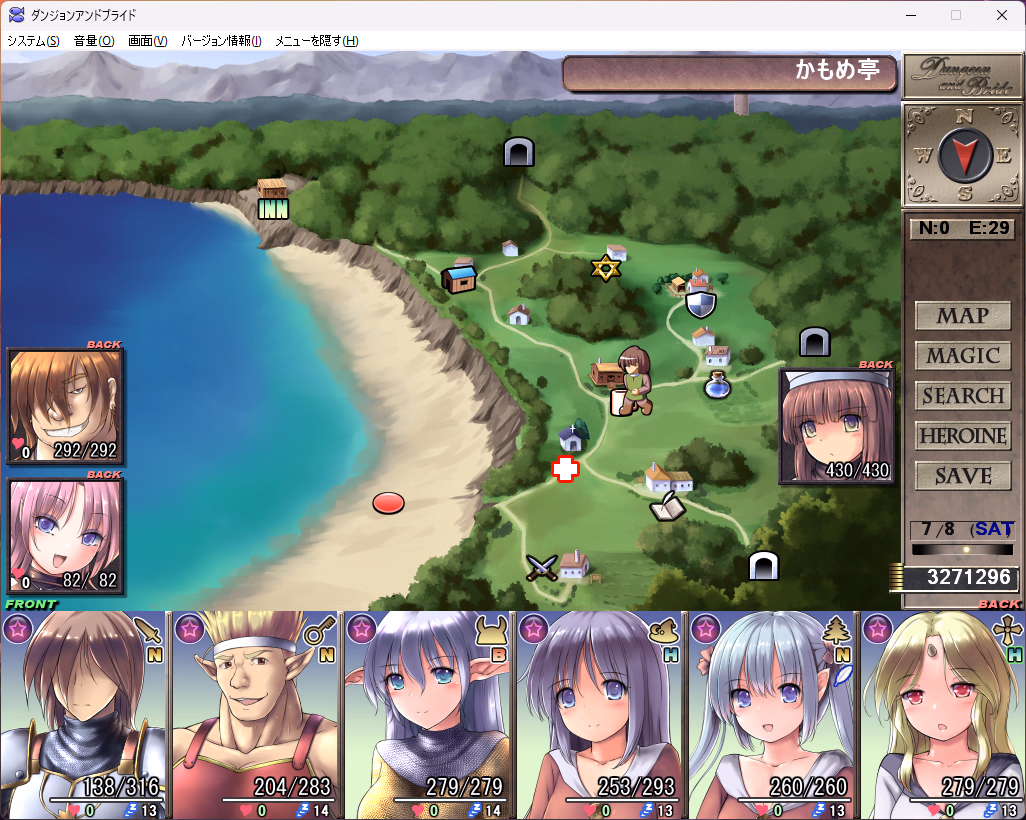Select the brown-haired maid portrait
This screenshot has width=1026, height=820.
click(x=836, y=426)
